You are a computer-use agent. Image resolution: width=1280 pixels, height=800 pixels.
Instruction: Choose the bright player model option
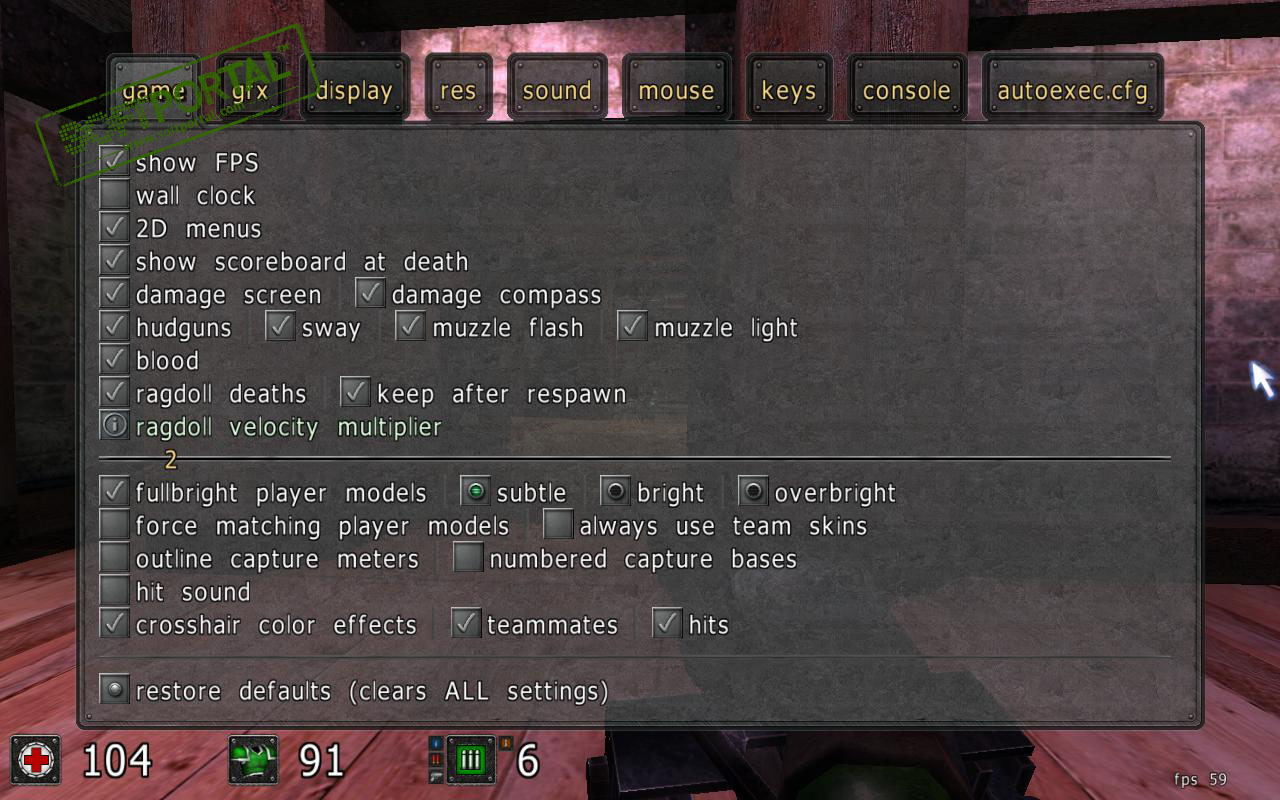pos(616,492)
